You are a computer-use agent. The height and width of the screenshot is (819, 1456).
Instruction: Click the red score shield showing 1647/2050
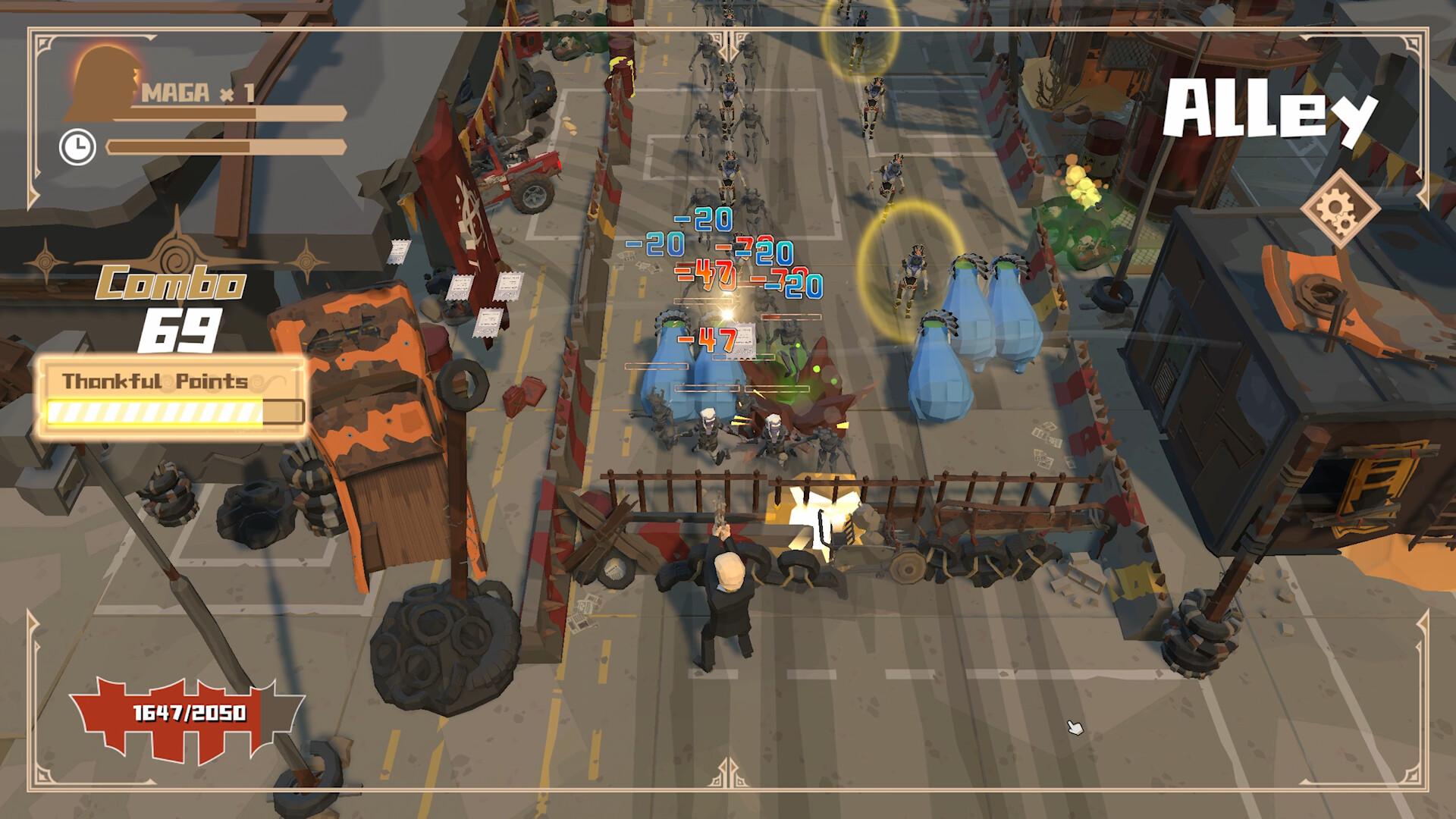188,713
